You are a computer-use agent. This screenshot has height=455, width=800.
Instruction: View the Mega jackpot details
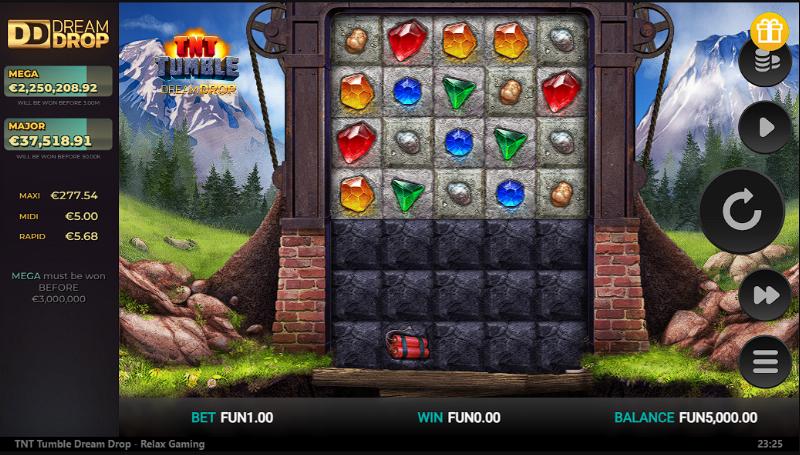58,82
